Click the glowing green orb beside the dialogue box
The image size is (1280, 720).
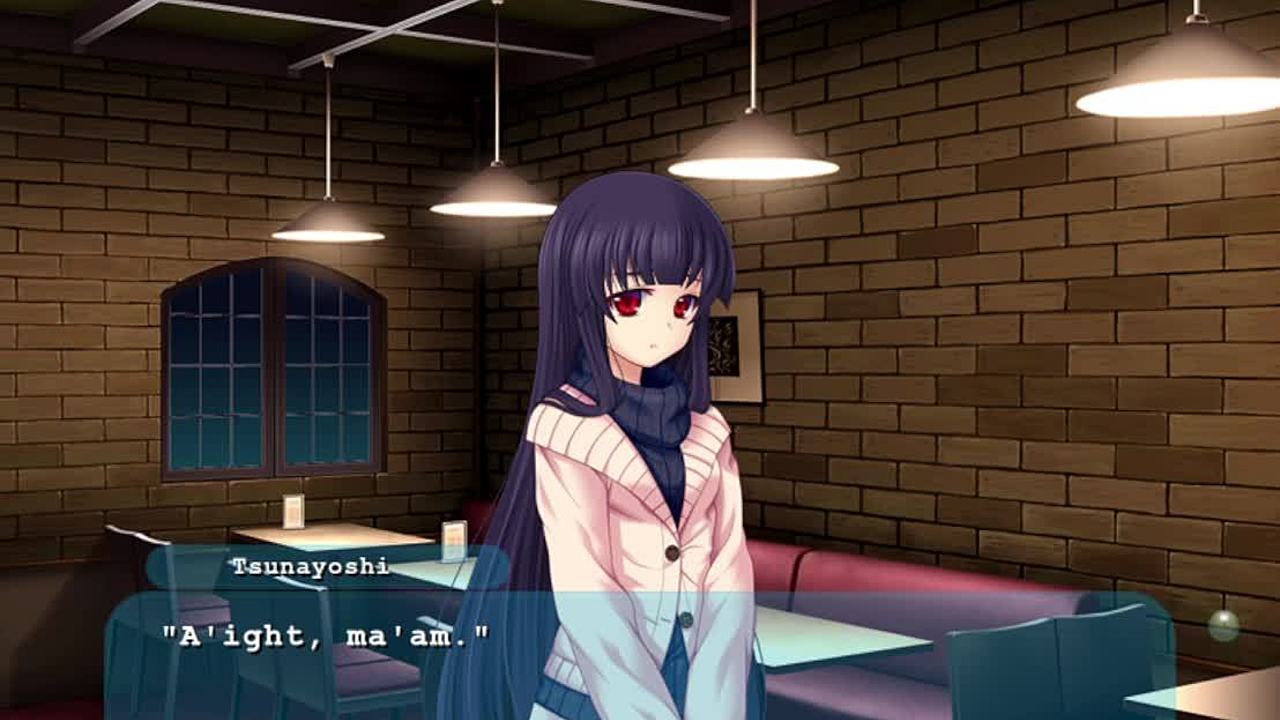click(1223, 626)
